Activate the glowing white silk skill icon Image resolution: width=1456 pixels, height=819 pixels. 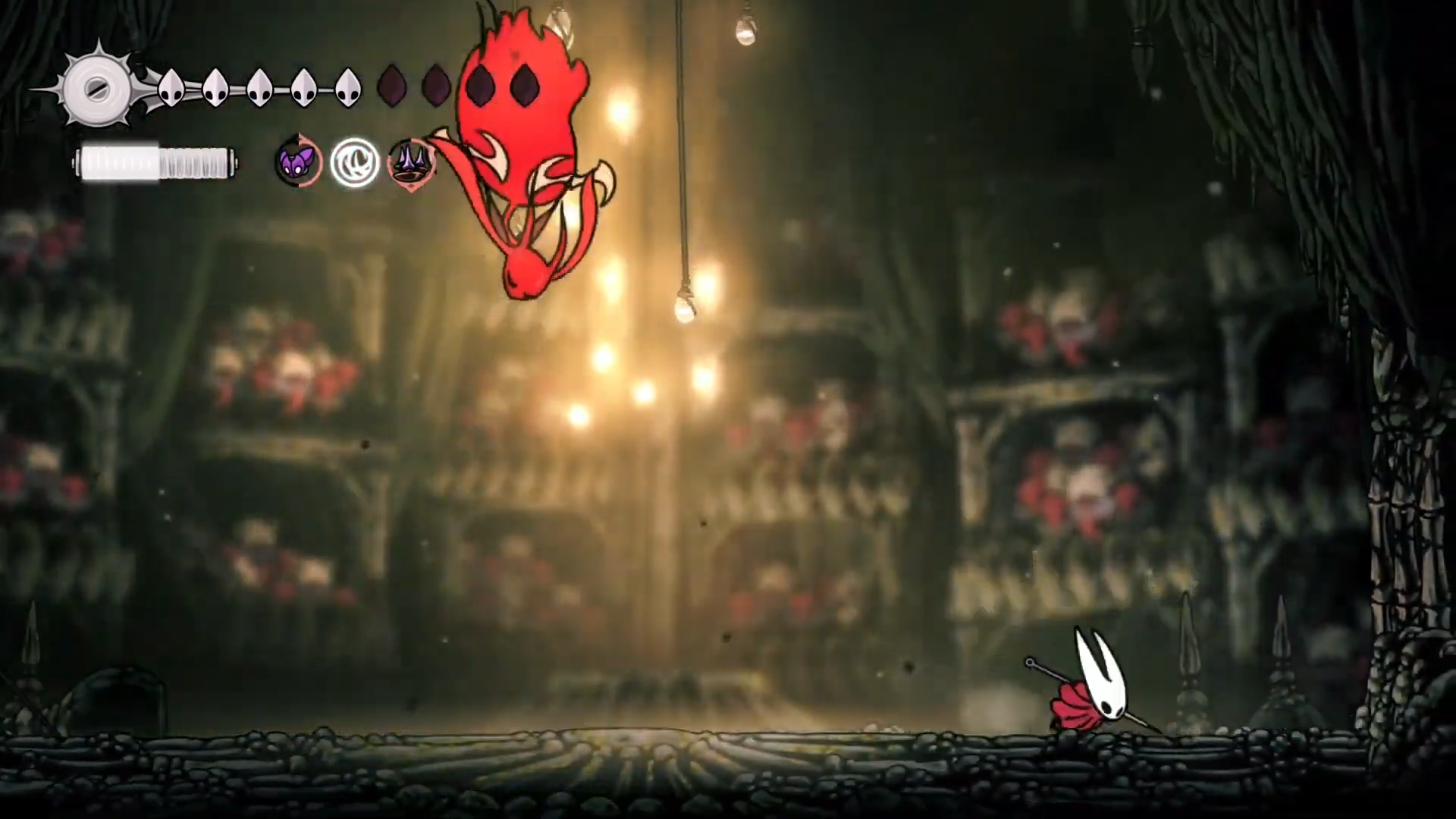click(x=354, y=162)
